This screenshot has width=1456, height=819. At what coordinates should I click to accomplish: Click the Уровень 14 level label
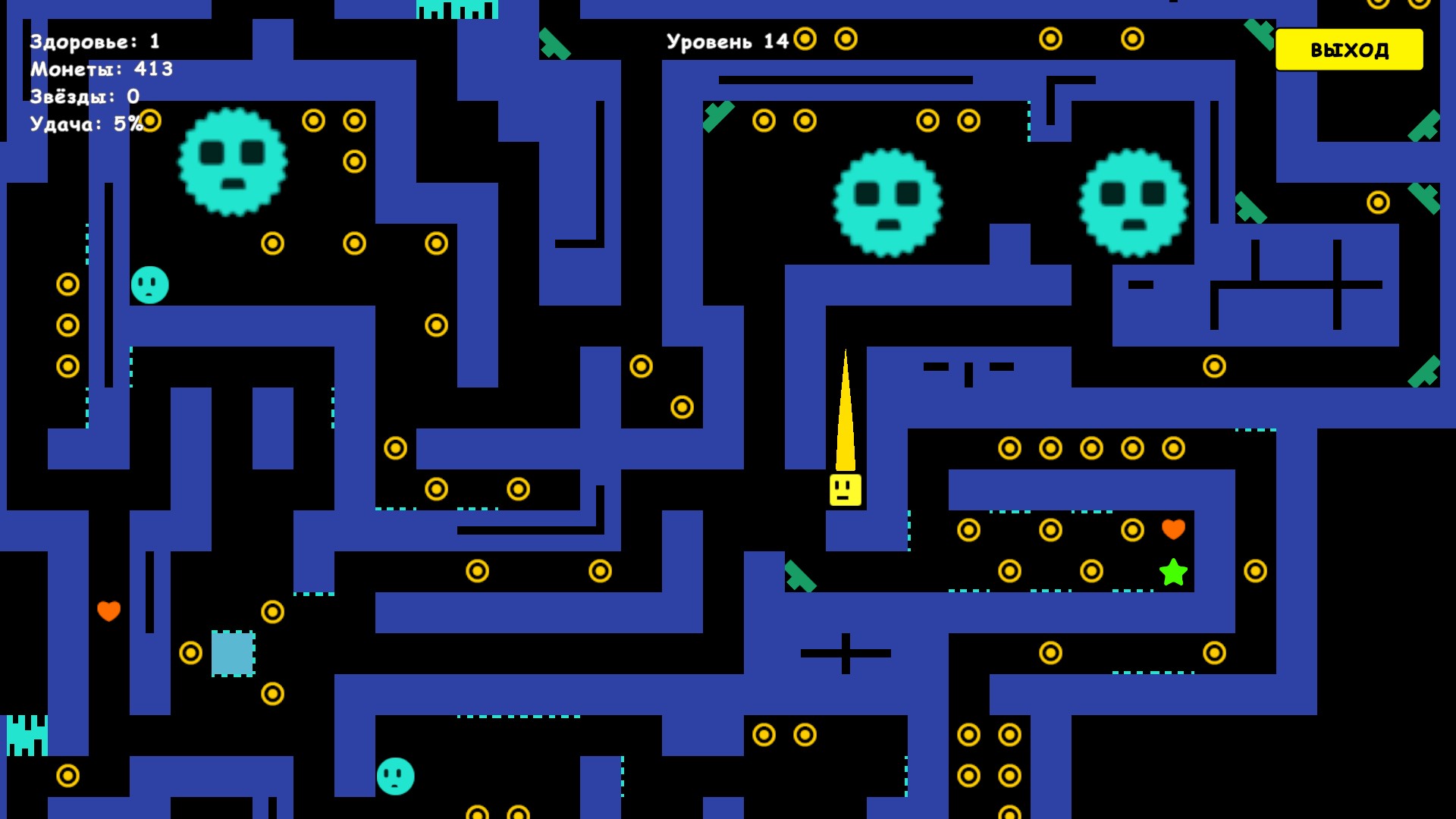point(730,42)
